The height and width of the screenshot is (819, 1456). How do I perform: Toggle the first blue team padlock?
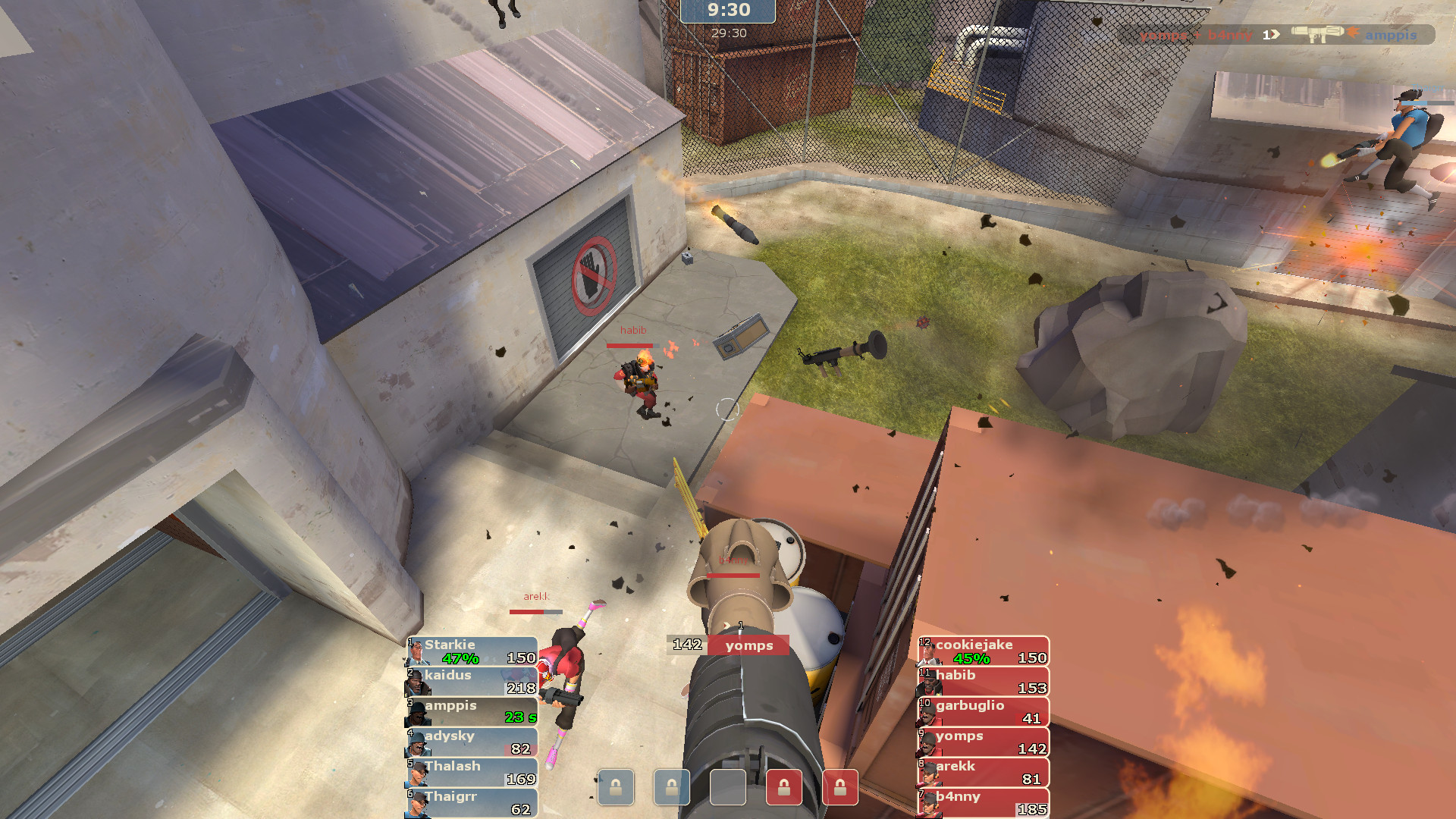point(616,787)
